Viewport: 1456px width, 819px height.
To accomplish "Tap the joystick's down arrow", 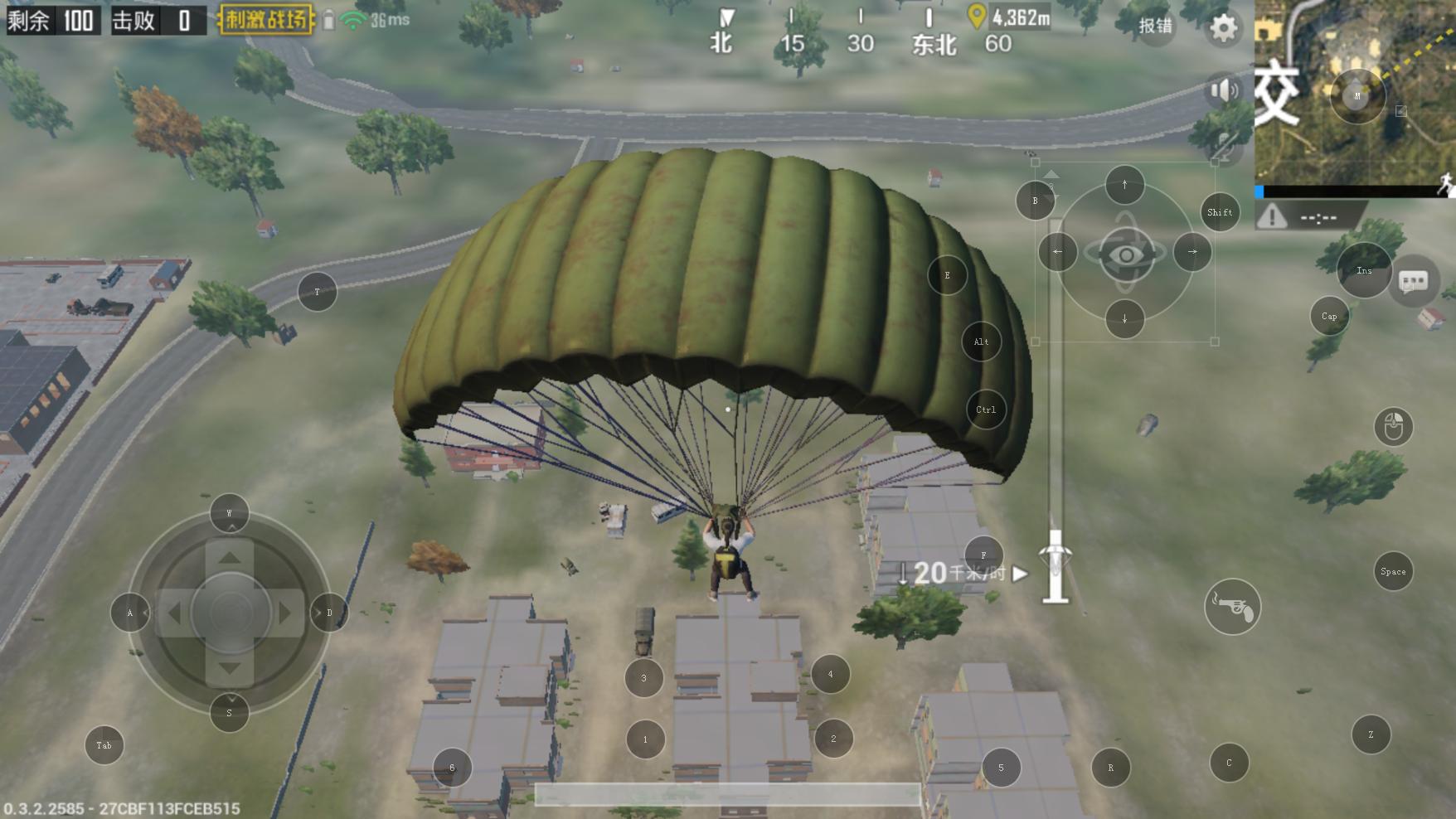I will (x=230, y=668).
